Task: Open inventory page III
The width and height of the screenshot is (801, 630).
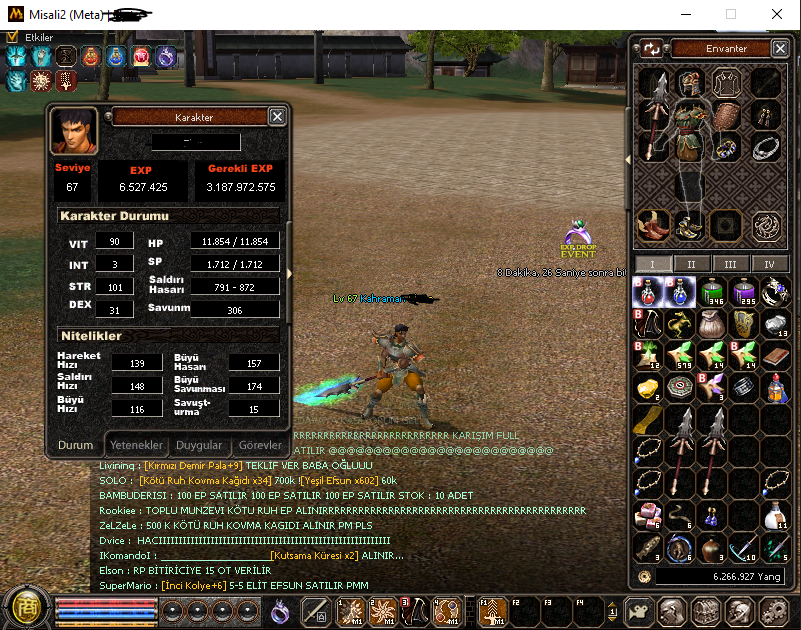Action: point(730,264)
